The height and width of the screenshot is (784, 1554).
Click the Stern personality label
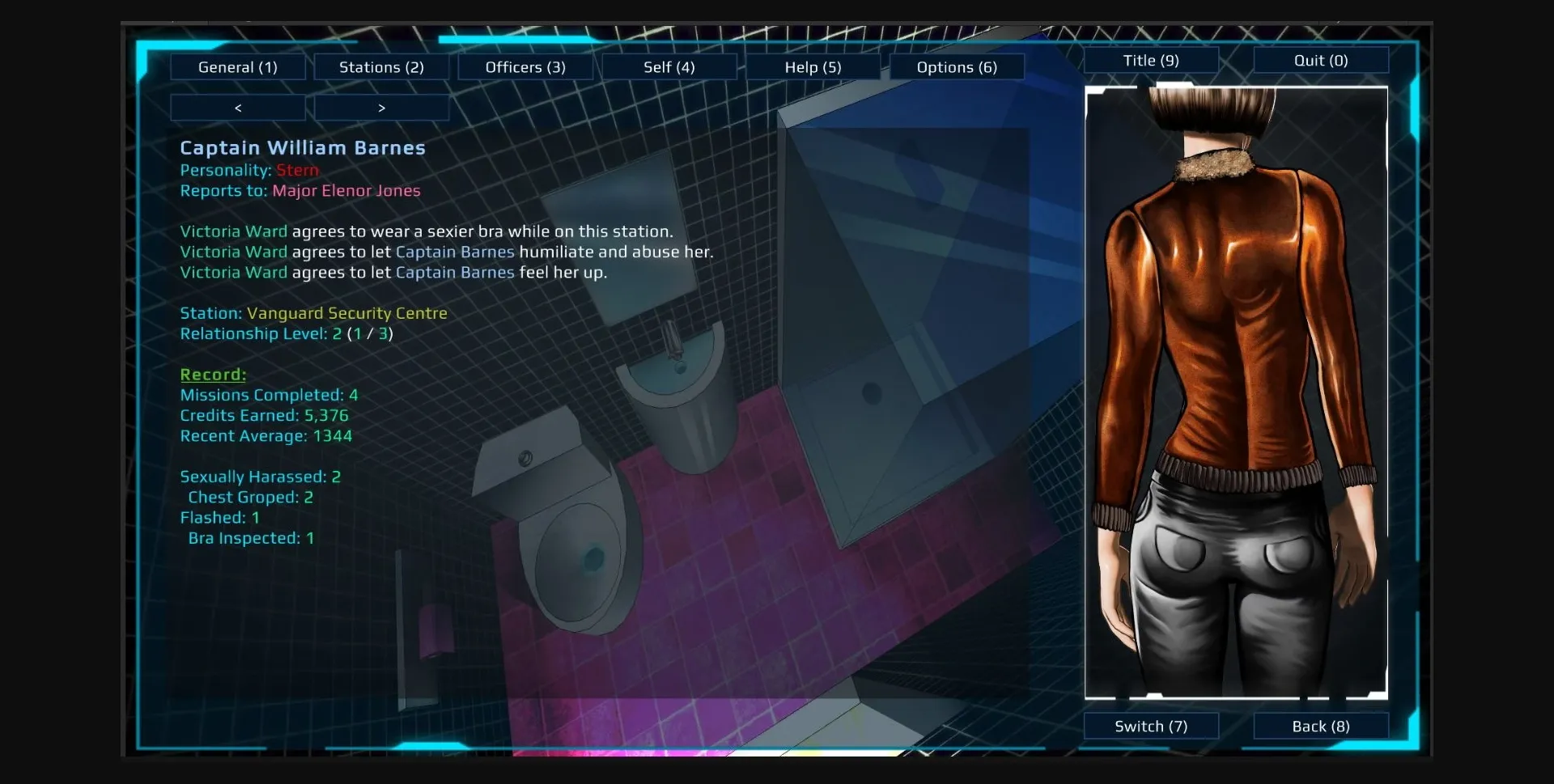[x=297, y=170]
